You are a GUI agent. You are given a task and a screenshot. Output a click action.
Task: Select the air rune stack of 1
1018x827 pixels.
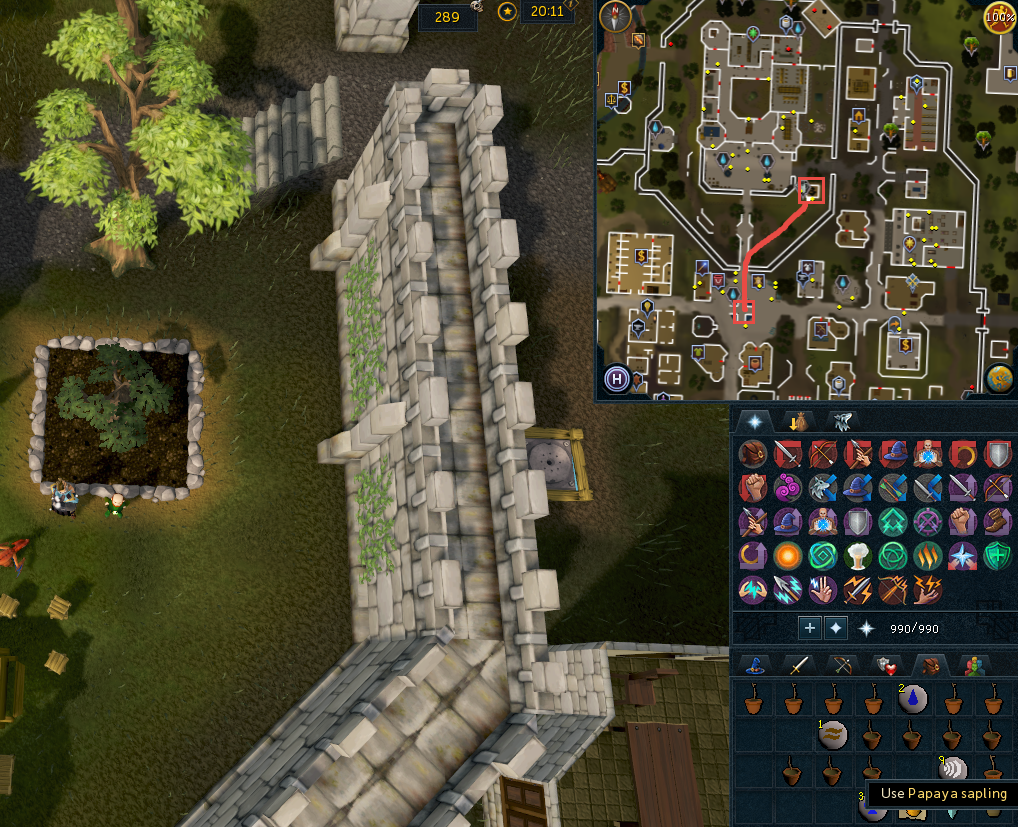tap(833, 736)
